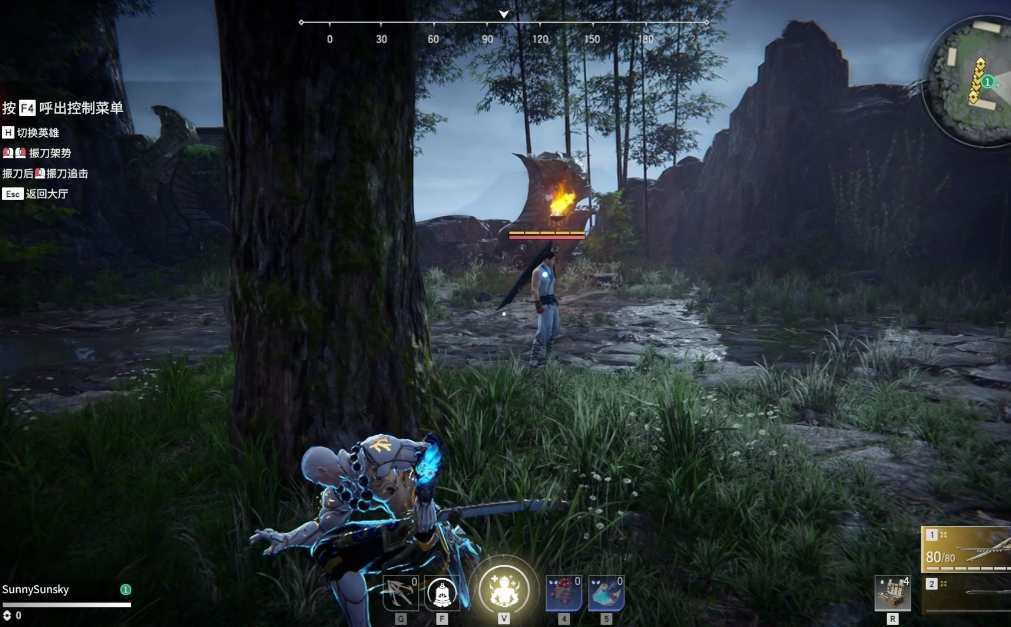Screen dimensions: 1011x627
Task: Click the compass heading bar
Action: tap(504, 22)
